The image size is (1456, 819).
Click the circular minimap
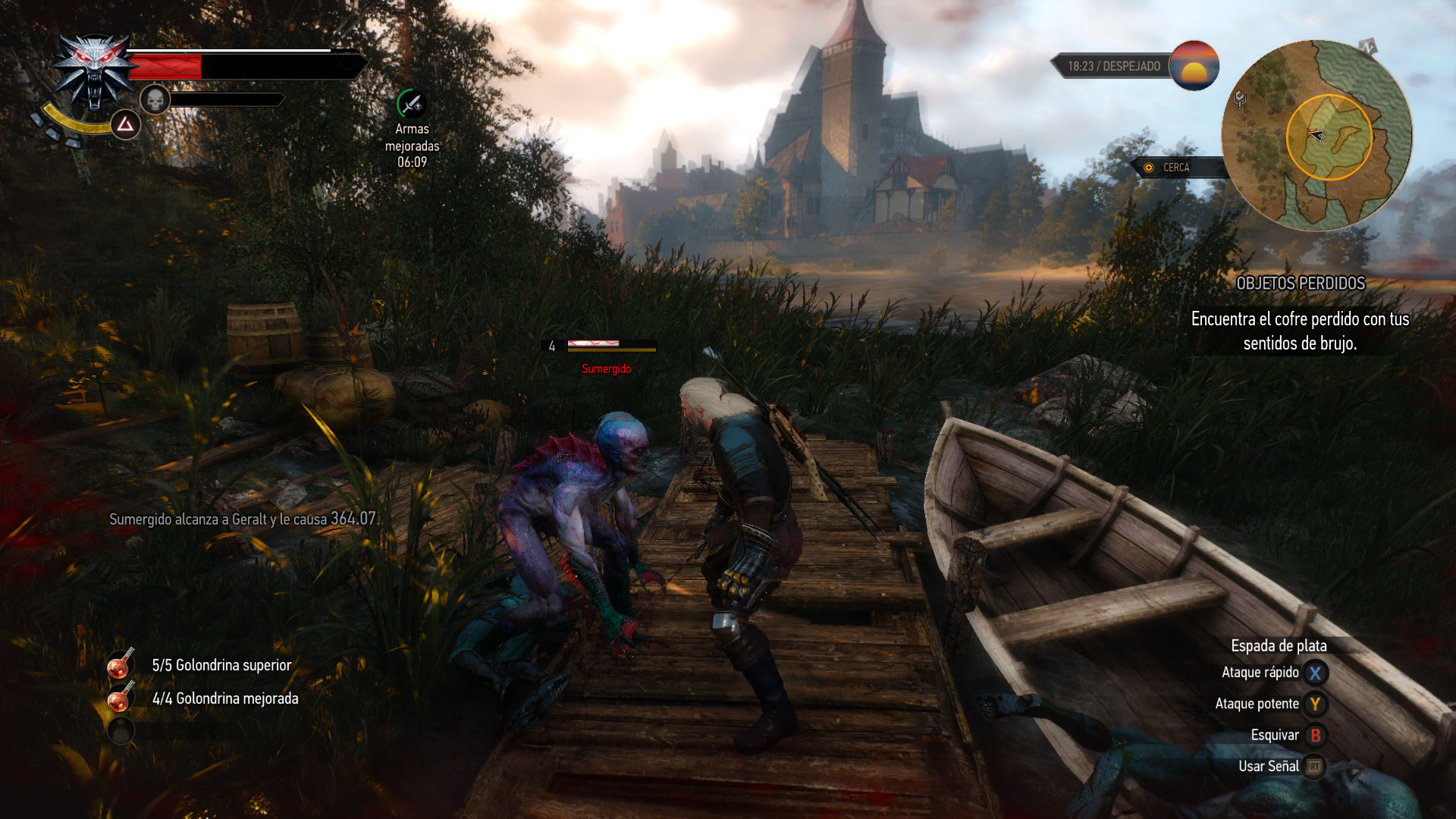pos(1316,136)
